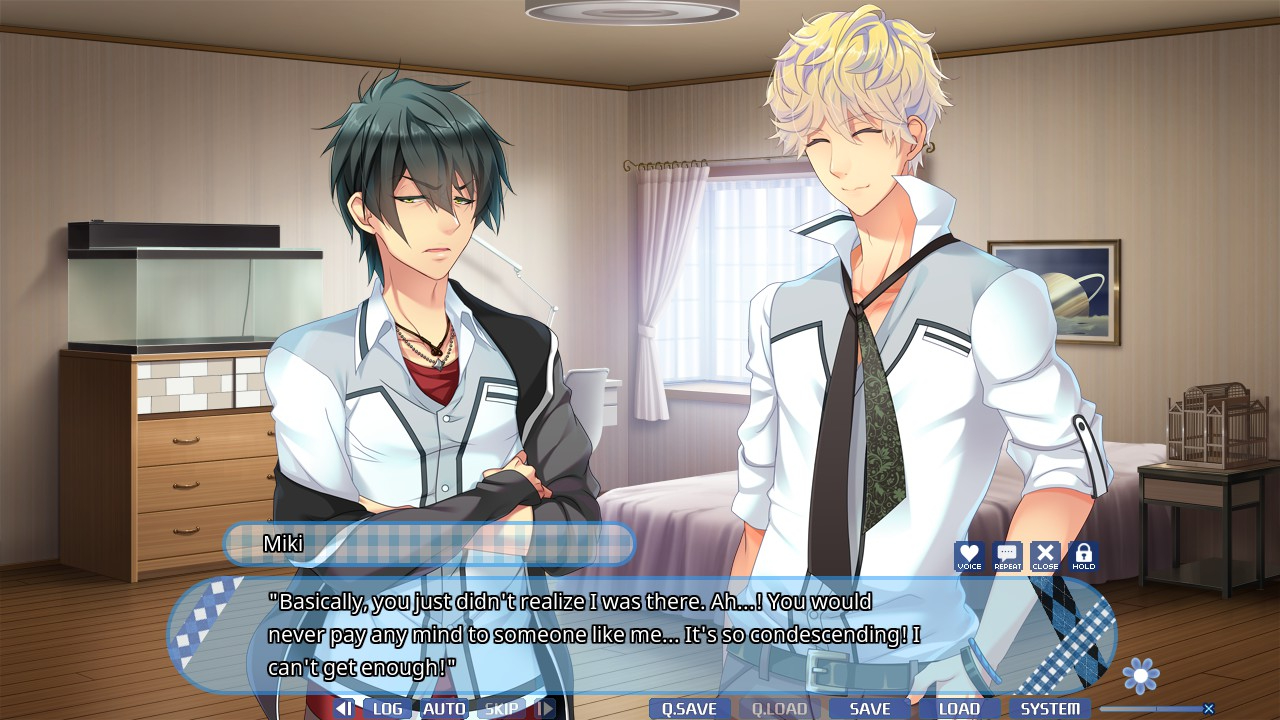
Task: Activate the SKIP button
Action: [501, 709]
